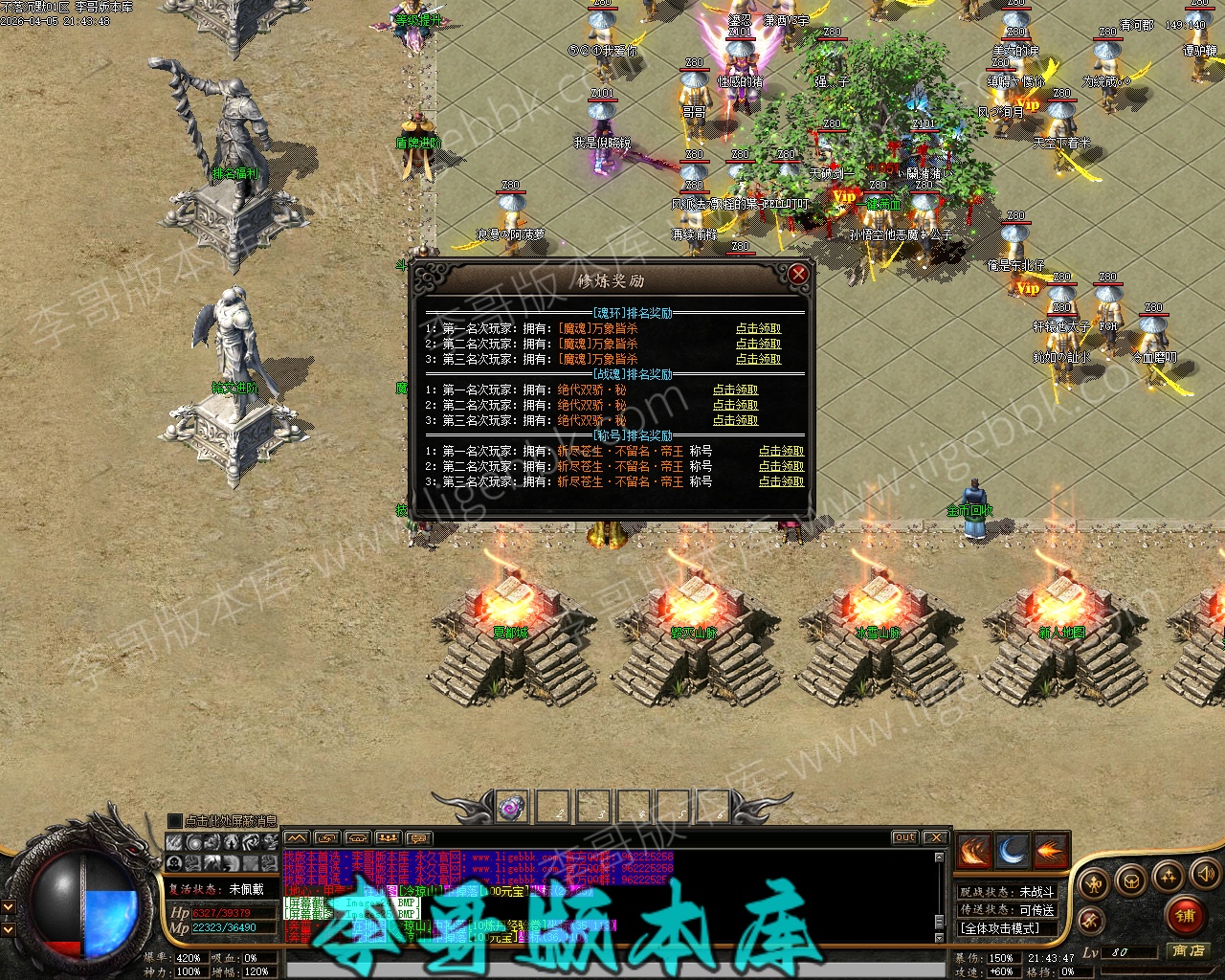Close the 修炼奖励 reward window
This screenshot has height=980, width=1225.
tap(798, 275)
